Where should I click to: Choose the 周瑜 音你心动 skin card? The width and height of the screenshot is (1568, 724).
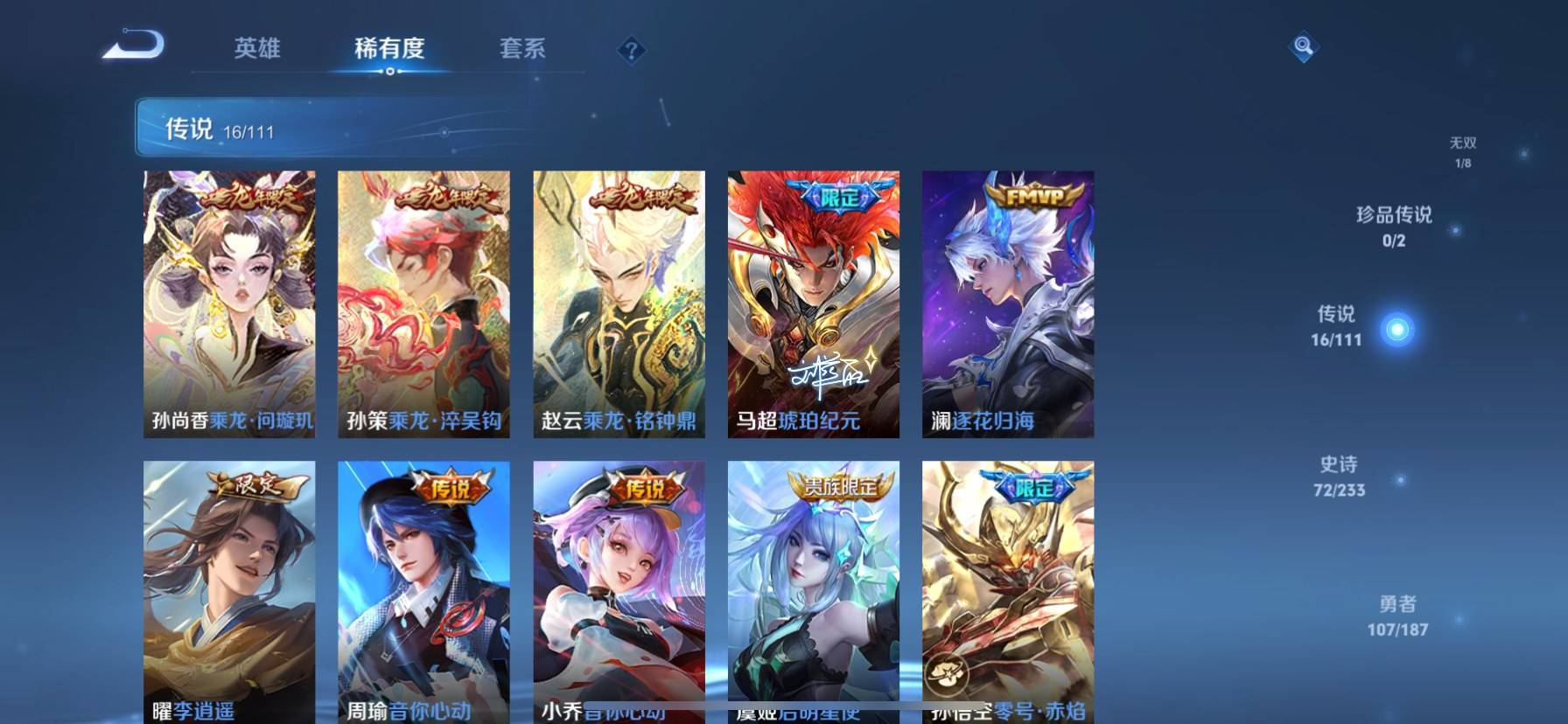(423, 592)
